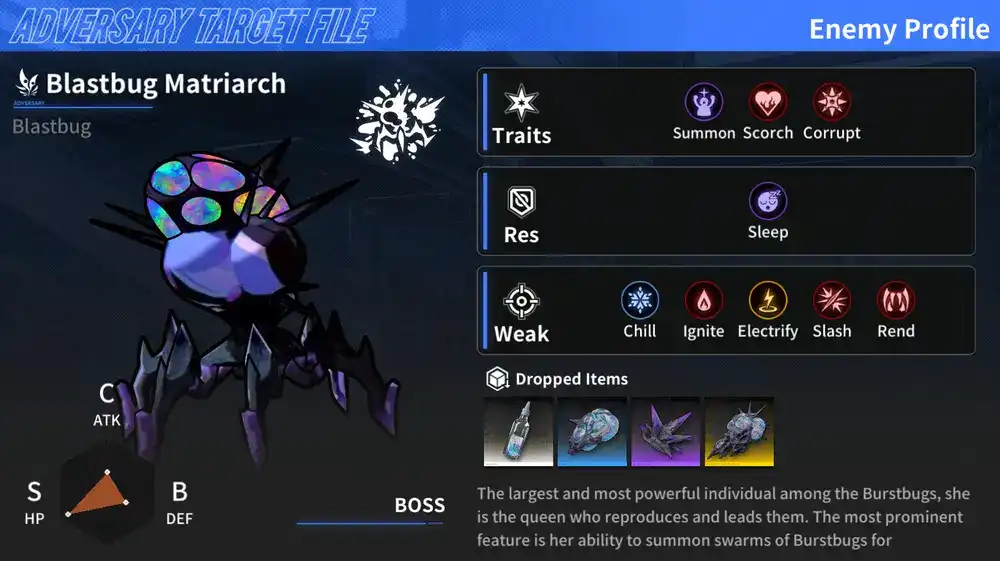Viewport: 1000px width, 561px height.
Task: Inspect the purple spiked dropped item
Action: (666, 432)
